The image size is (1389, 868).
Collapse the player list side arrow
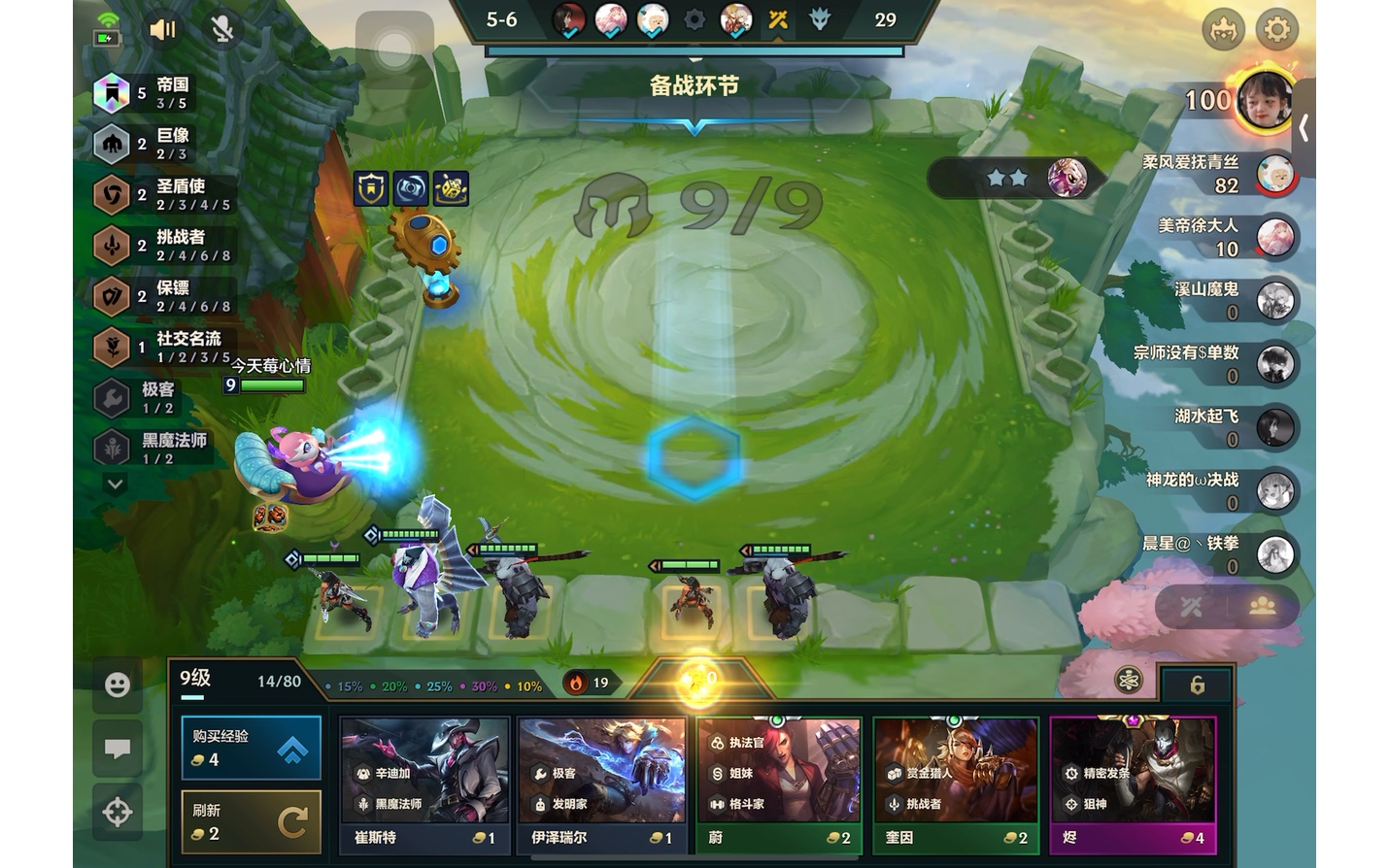pos(1304,128)
